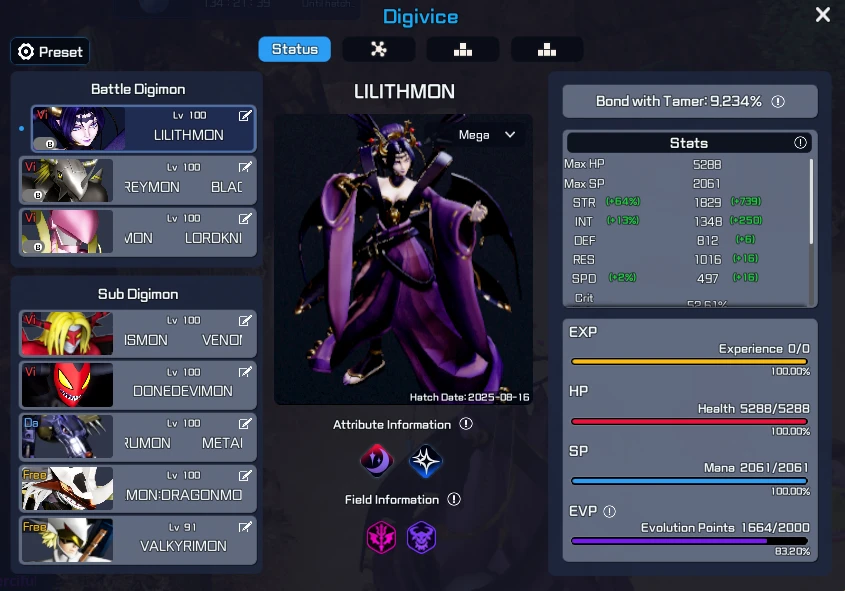Open the Preset menu
Image resolution: width=845 pixels, height=591 pixels.
pyautogui.click(x=50, y=52)
